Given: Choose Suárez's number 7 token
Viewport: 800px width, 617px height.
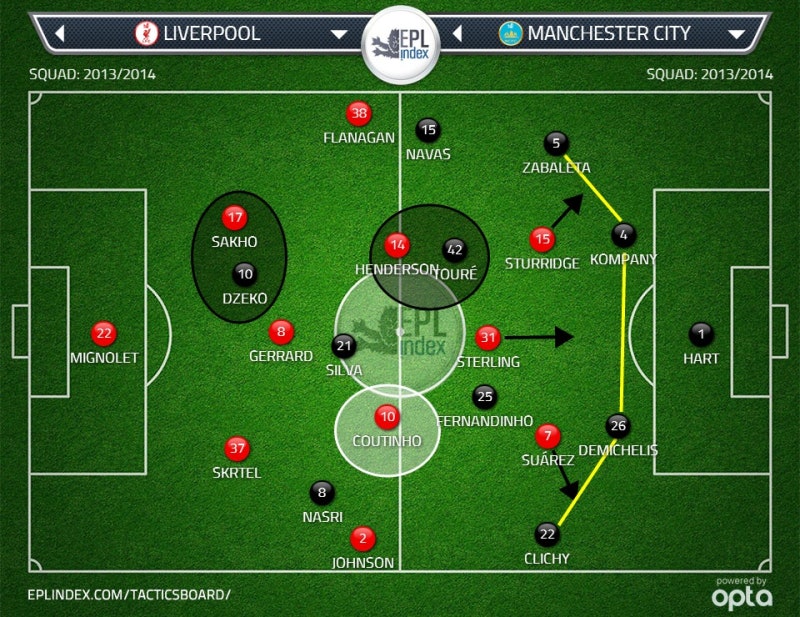Looking at the screenshot, I should (547, 436).
